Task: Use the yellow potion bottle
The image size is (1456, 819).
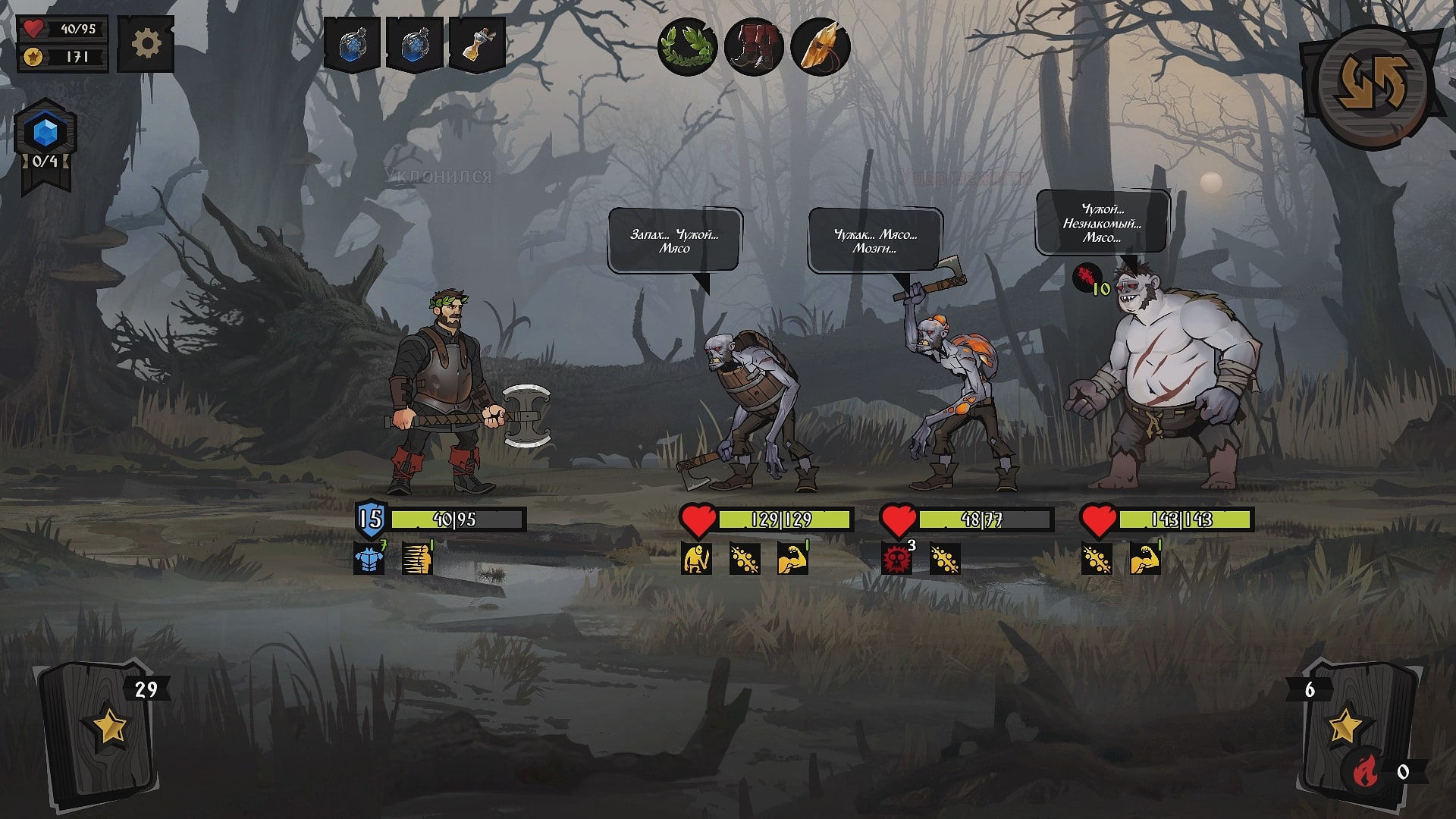Action: 477,45
